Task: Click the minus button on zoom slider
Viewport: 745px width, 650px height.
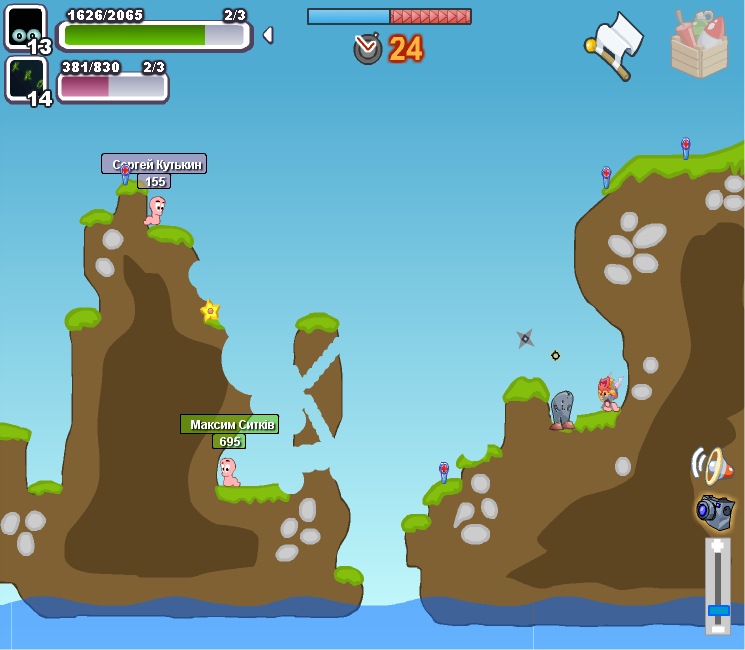Action: click(x=717, y=628)
